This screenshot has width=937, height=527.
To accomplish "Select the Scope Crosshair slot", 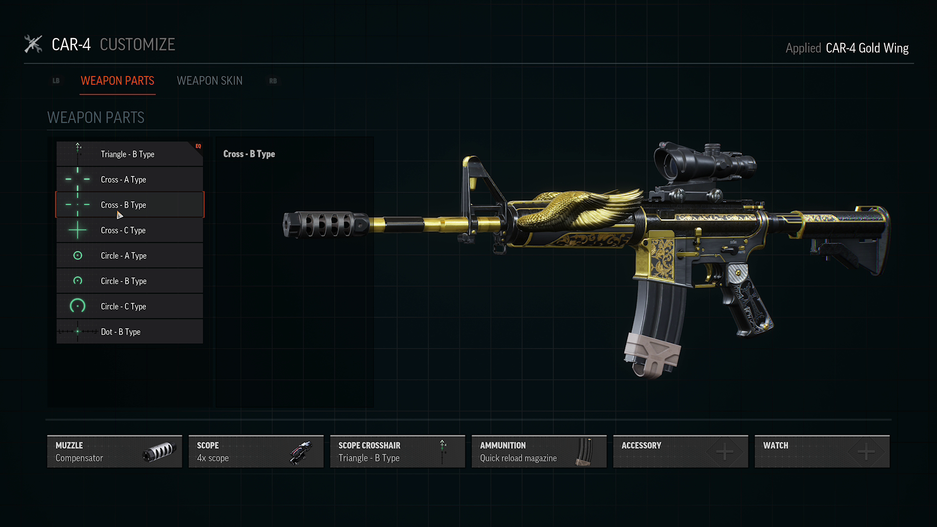I will click(397, 452).
